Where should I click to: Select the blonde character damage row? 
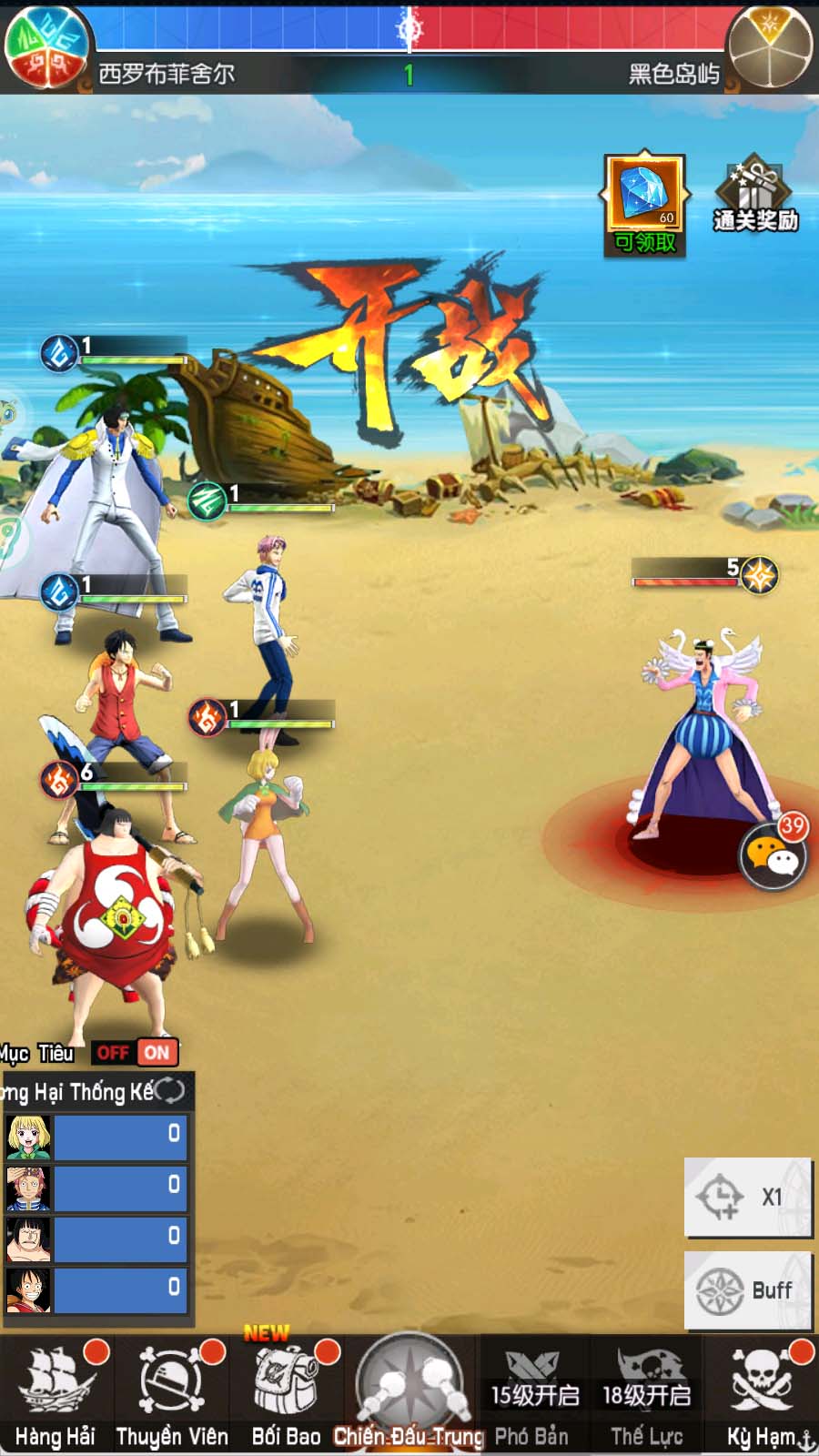tap(96, 1137)
